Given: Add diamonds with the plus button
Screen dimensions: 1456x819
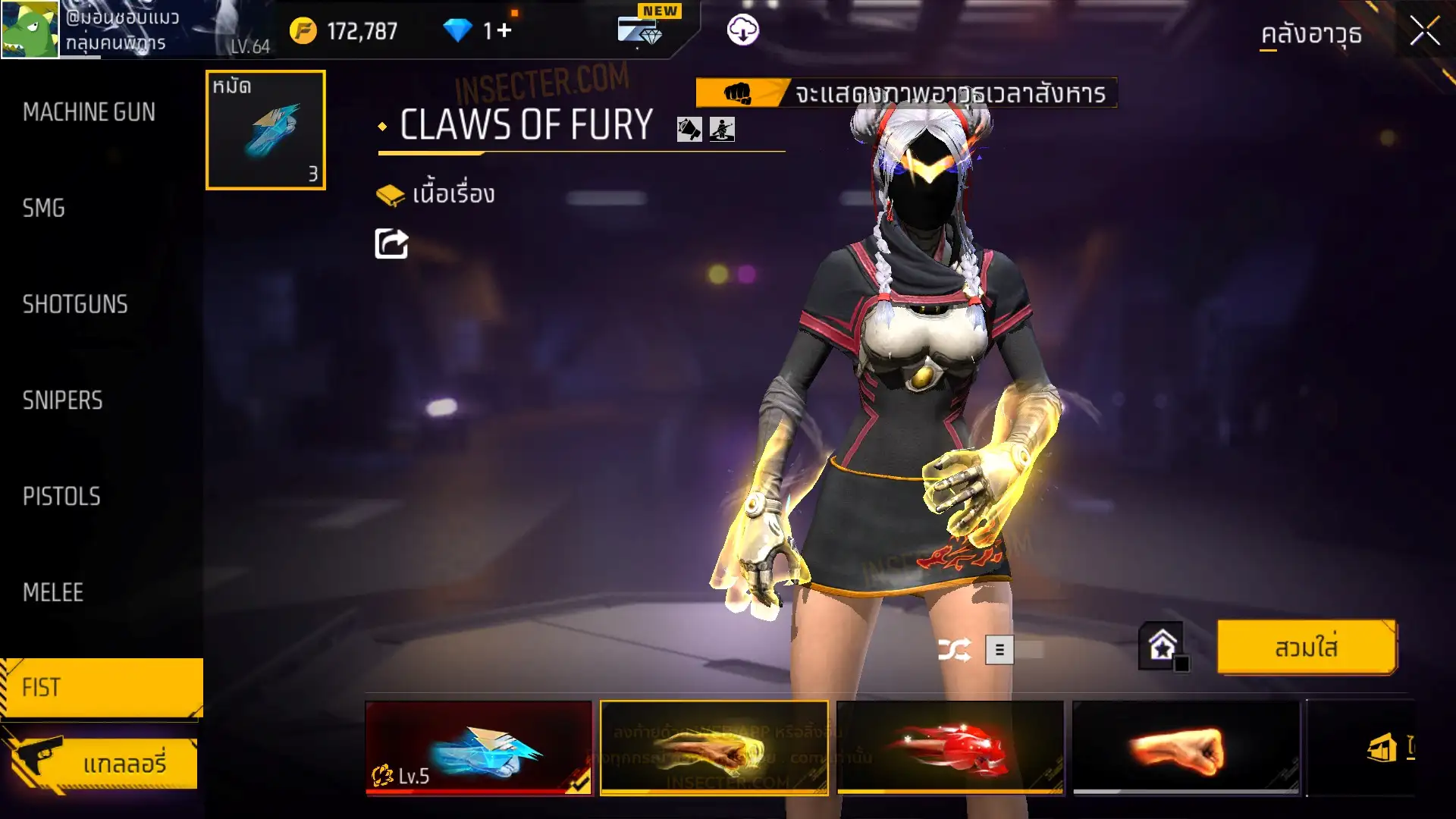Looking at the screenshot, I should click(x=504, y=30).
